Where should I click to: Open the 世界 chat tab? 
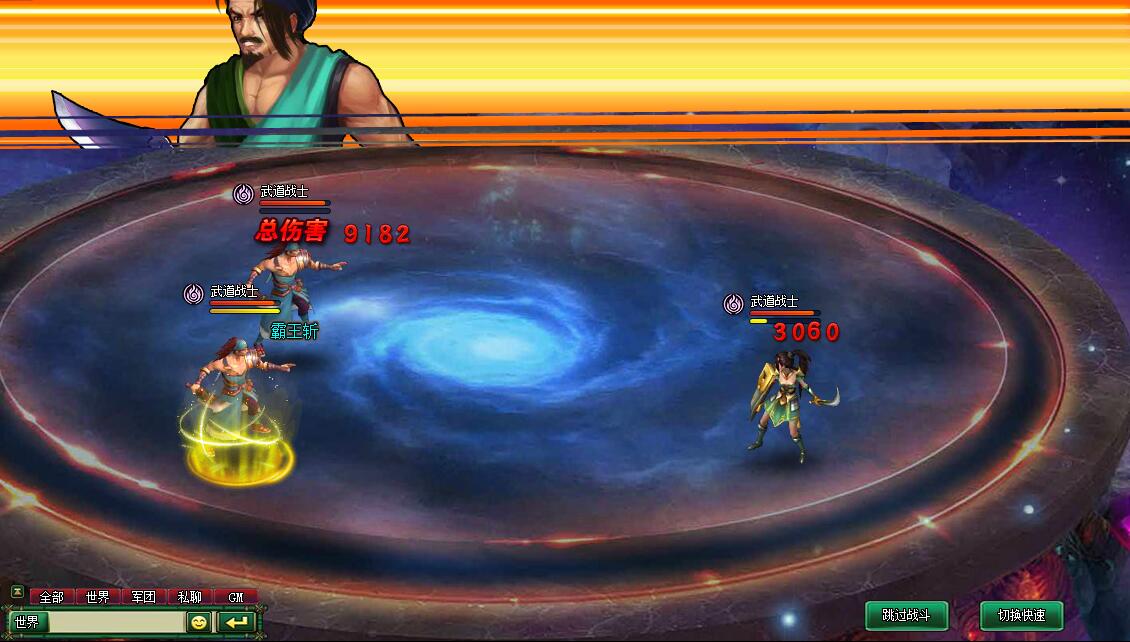(97, 597)
